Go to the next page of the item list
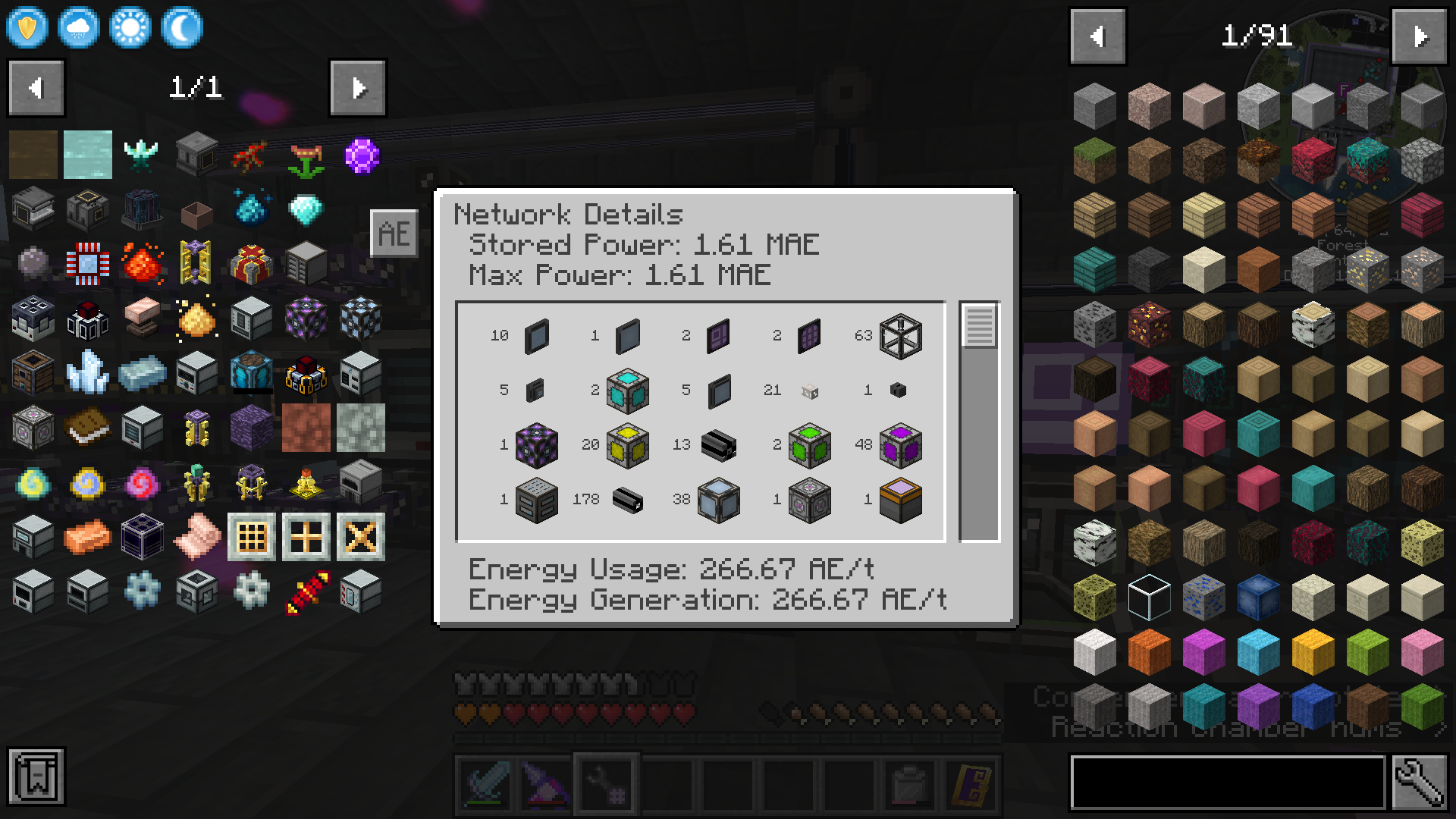This screenshot has width=1456, height=819. point(1419,36)
